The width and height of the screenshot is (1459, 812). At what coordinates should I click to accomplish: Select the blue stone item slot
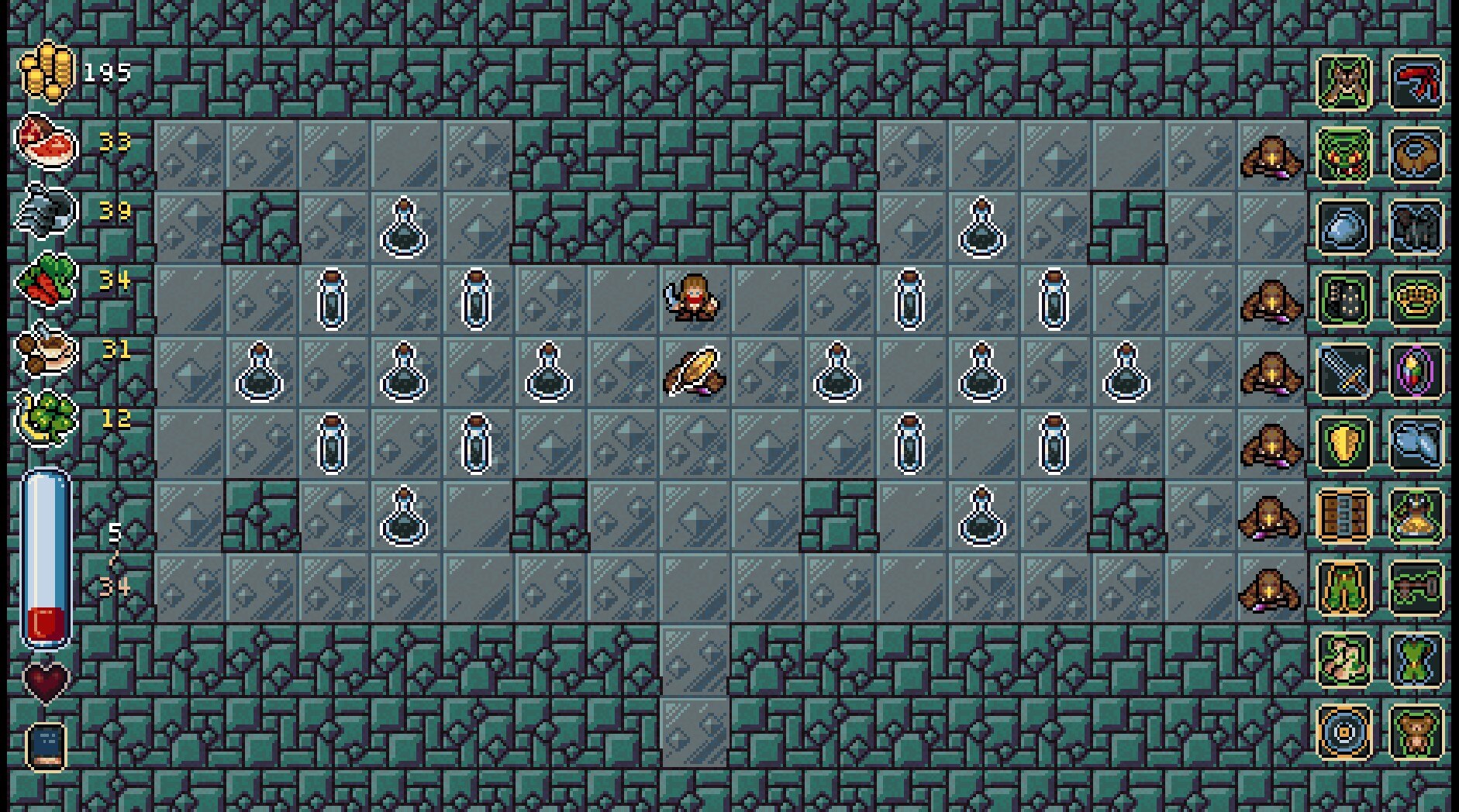pos(1344,228)
